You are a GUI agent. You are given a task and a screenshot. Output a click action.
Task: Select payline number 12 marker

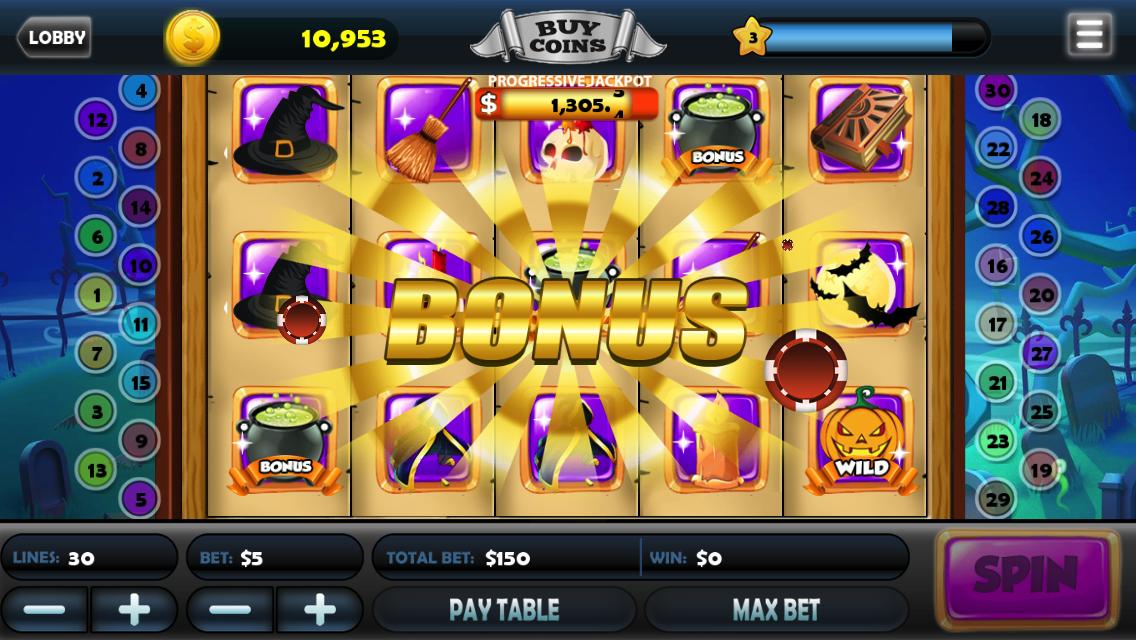coord(96,121)
